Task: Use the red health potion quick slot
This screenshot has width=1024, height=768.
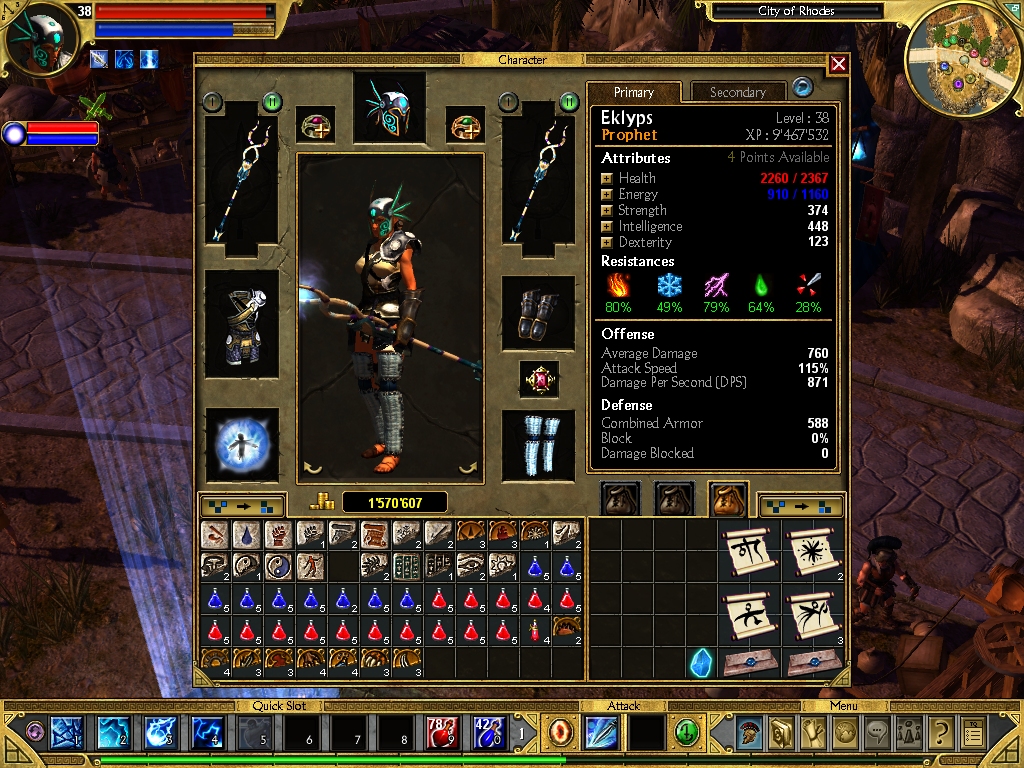Action: click(442, 733)
